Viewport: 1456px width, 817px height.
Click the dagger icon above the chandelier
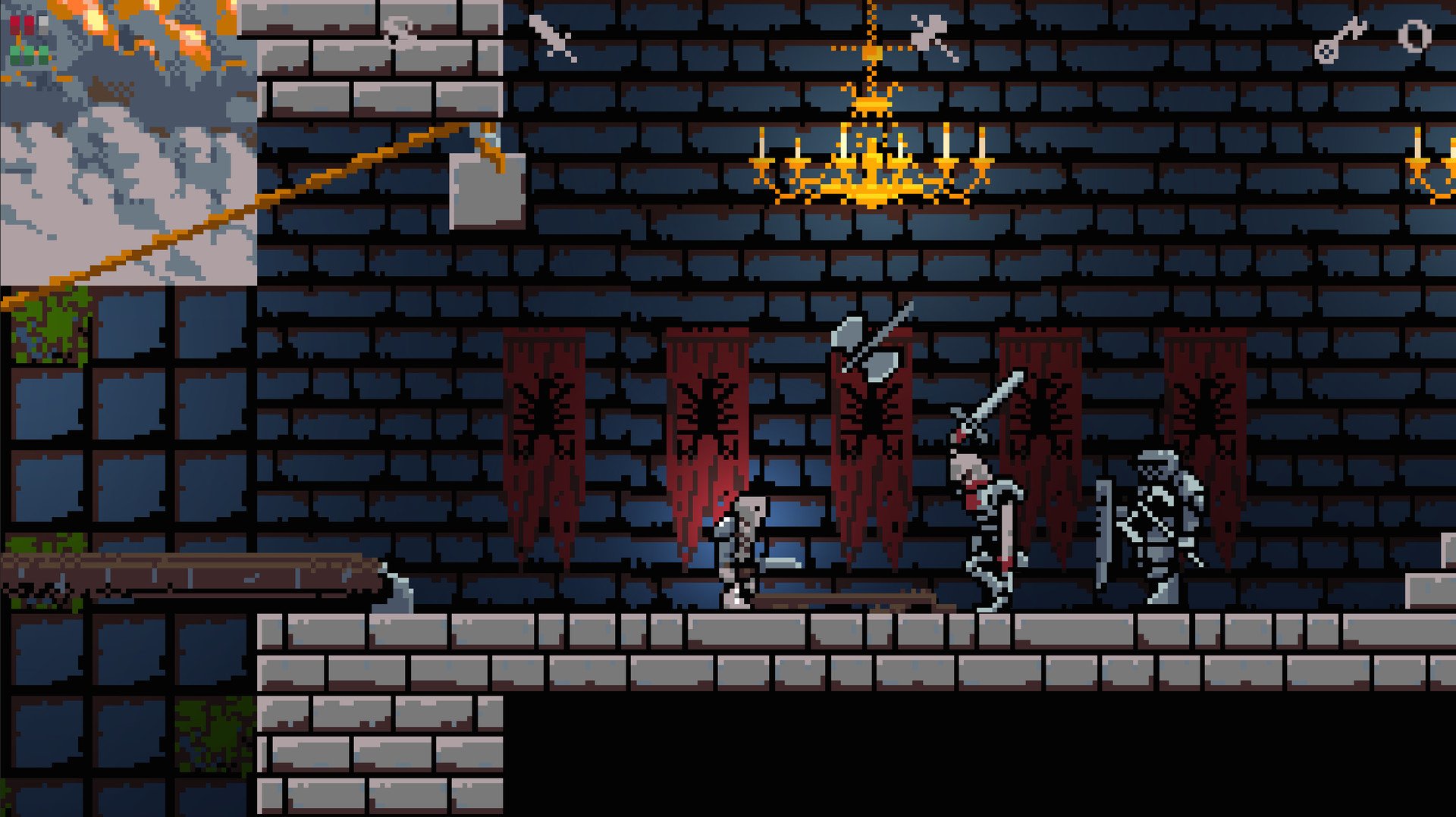pyautogui.click(x=928, y=32)
